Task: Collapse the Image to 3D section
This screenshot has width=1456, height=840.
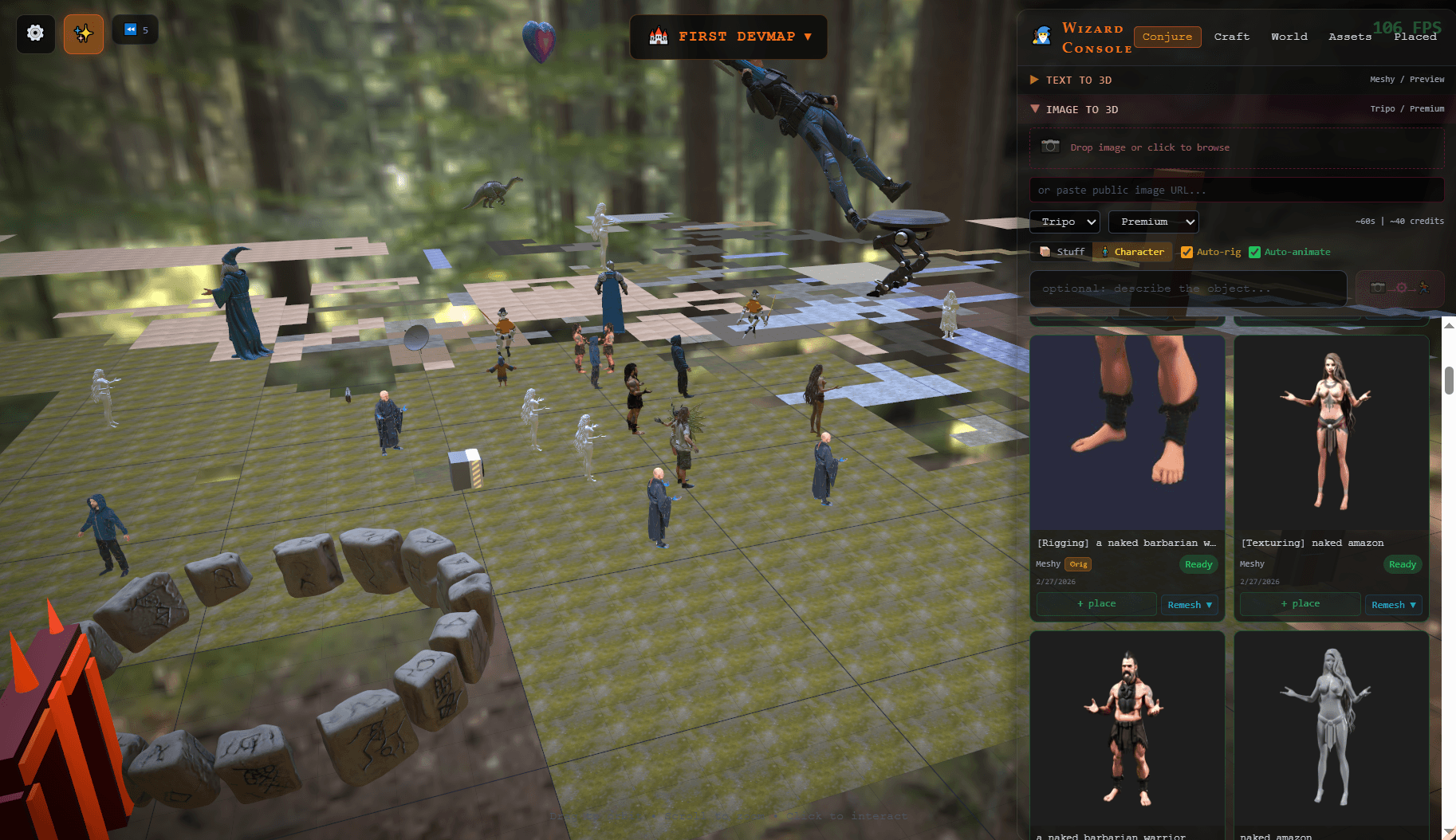Action: click(x=1081, y=109)
